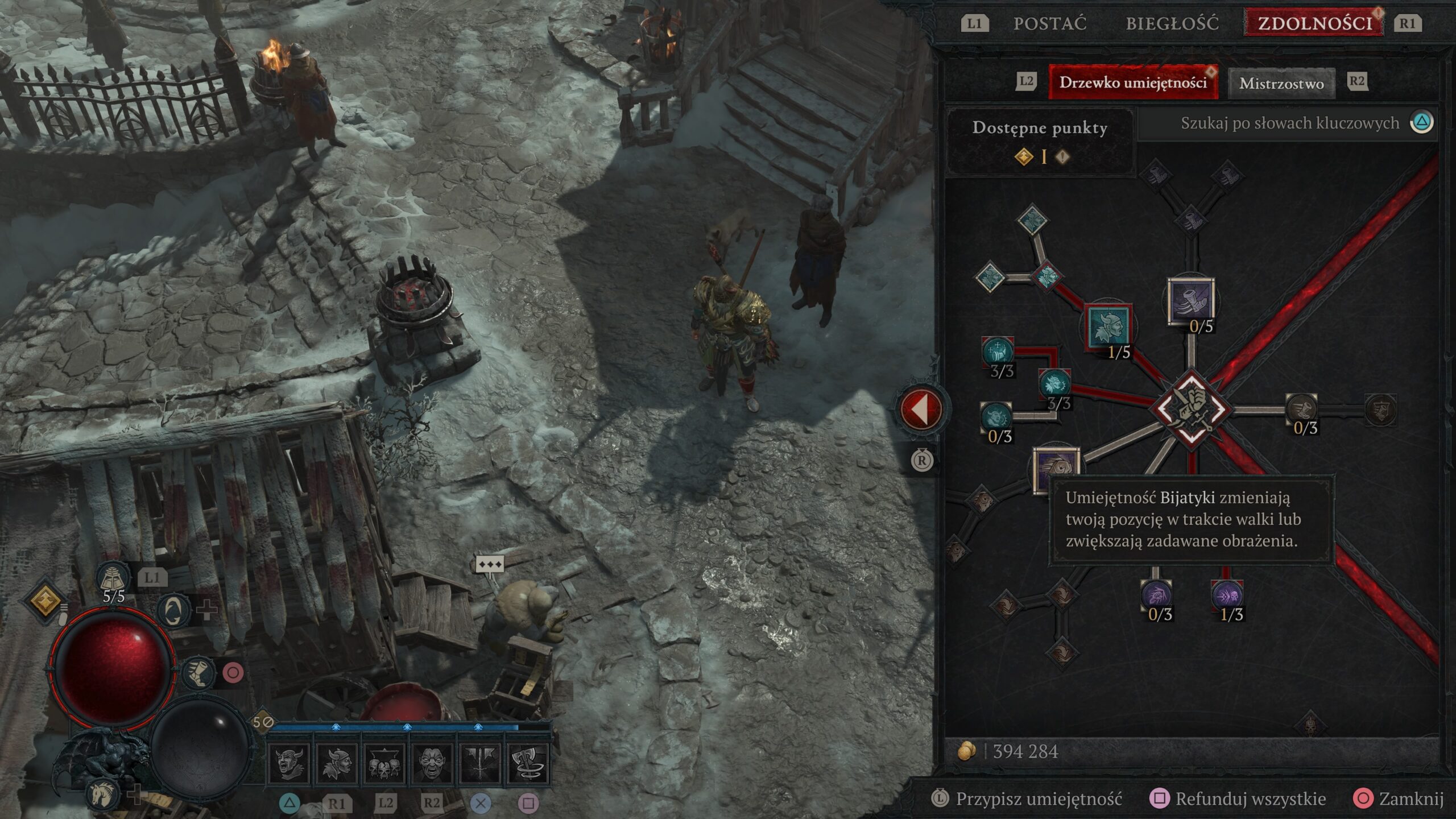Use the healing potion icon showing 5/5
Viewport: 1456px width, 819px height.
pos(113,579)
